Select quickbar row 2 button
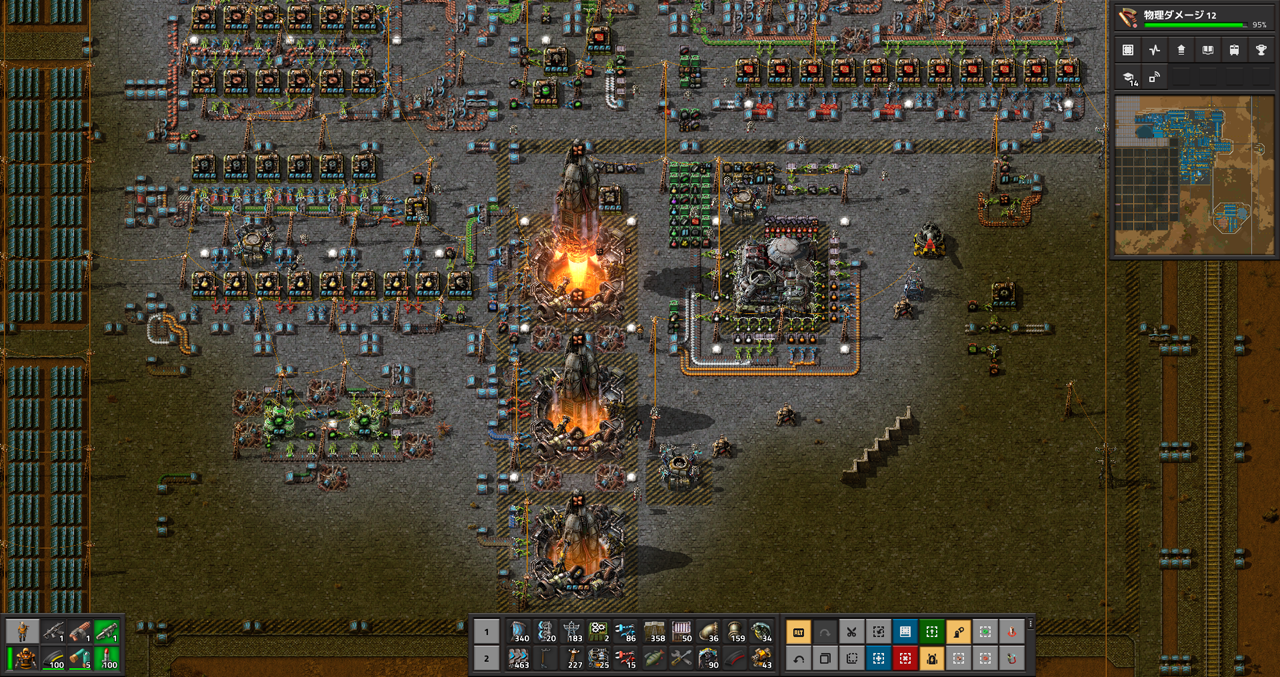The height and width of the screenshot is (677, 1280). coord(486,658)
